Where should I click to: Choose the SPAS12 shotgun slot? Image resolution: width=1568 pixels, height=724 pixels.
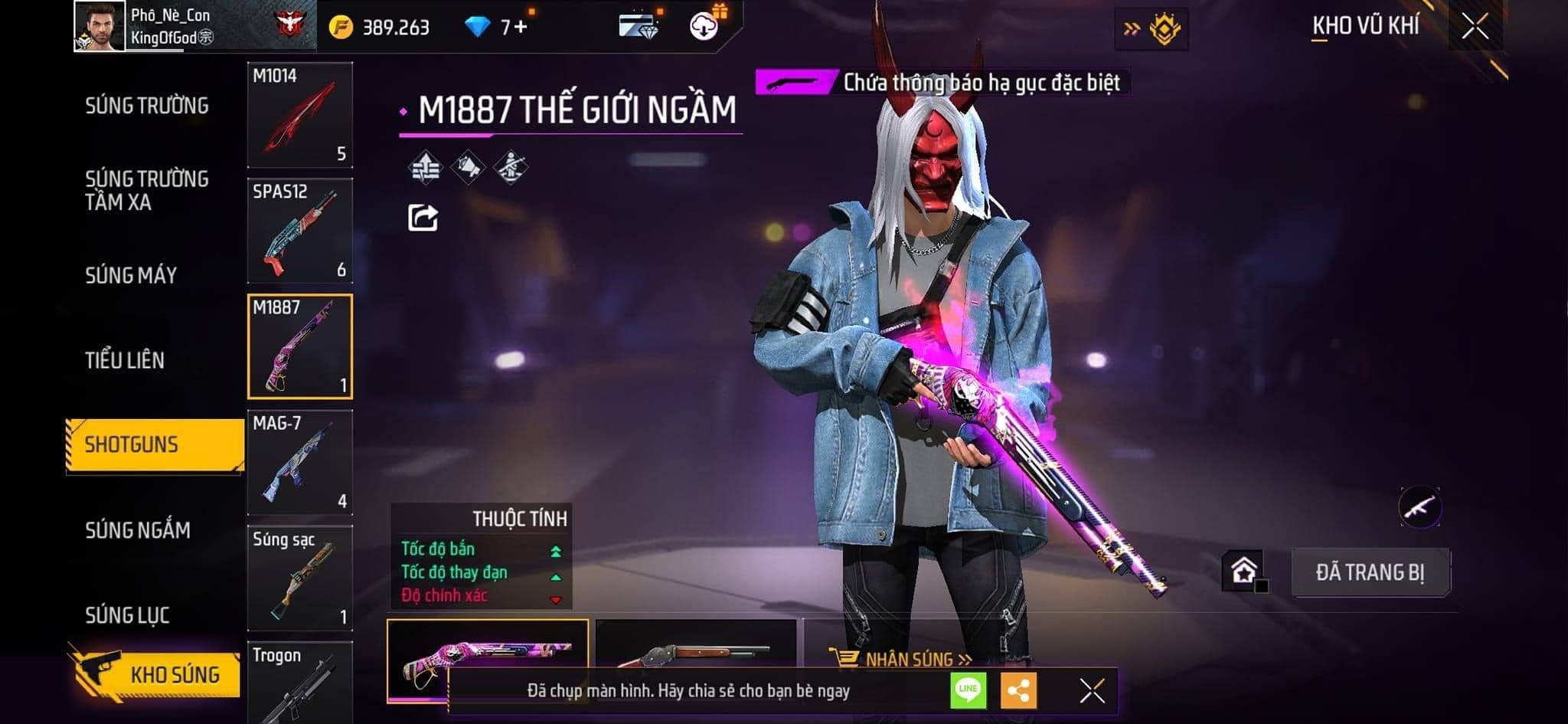299,231
